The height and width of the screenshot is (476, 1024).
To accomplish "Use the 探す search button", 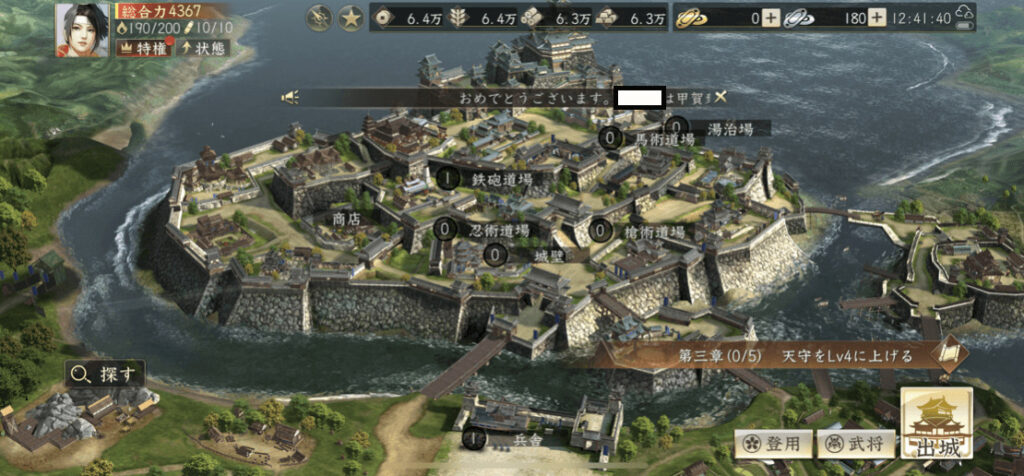I will point(104,374).
